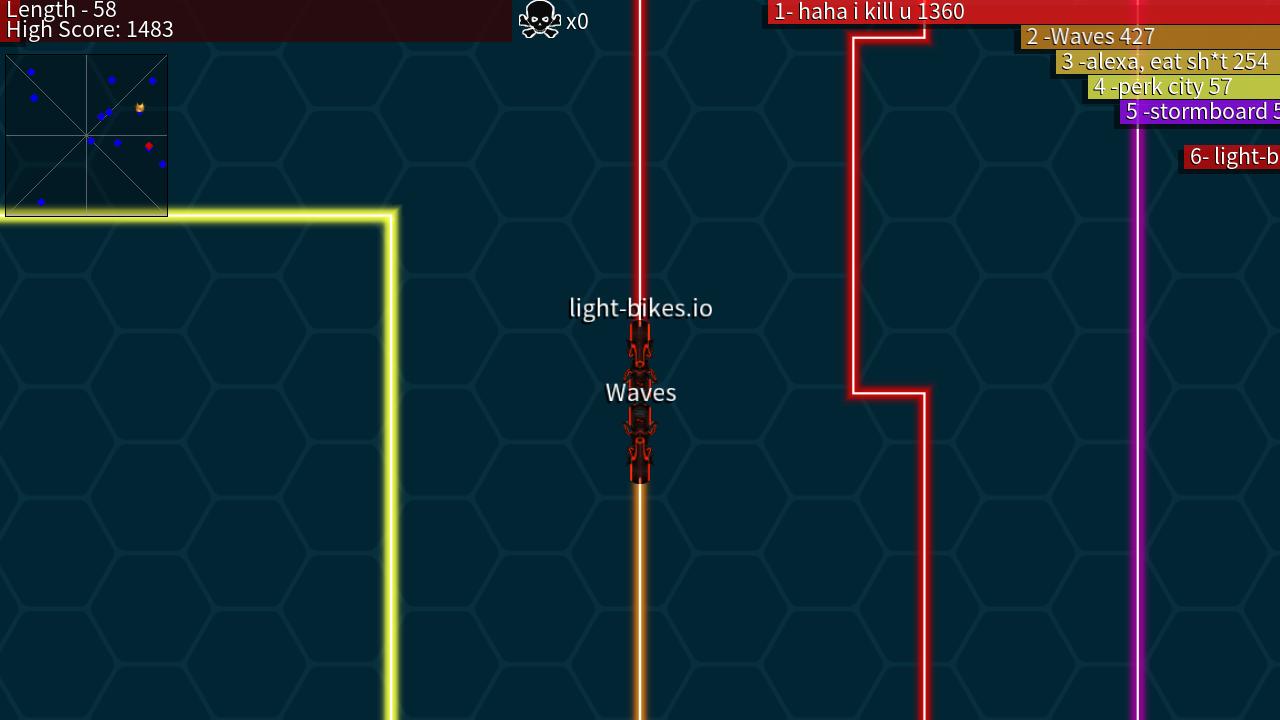This screenshot has width=1280, height=720.
Task: Click the Waves player name label above the bike
Action: 640,392
